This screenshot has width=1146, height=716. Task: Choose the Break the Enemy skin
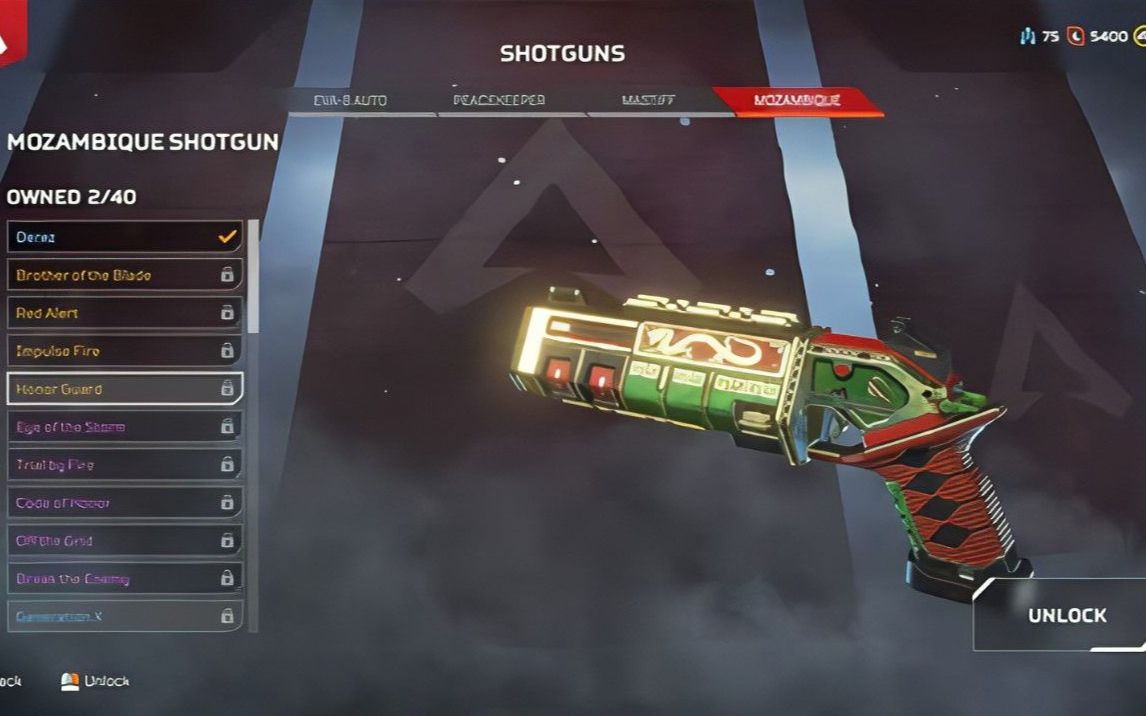click(x=125, y=579)
